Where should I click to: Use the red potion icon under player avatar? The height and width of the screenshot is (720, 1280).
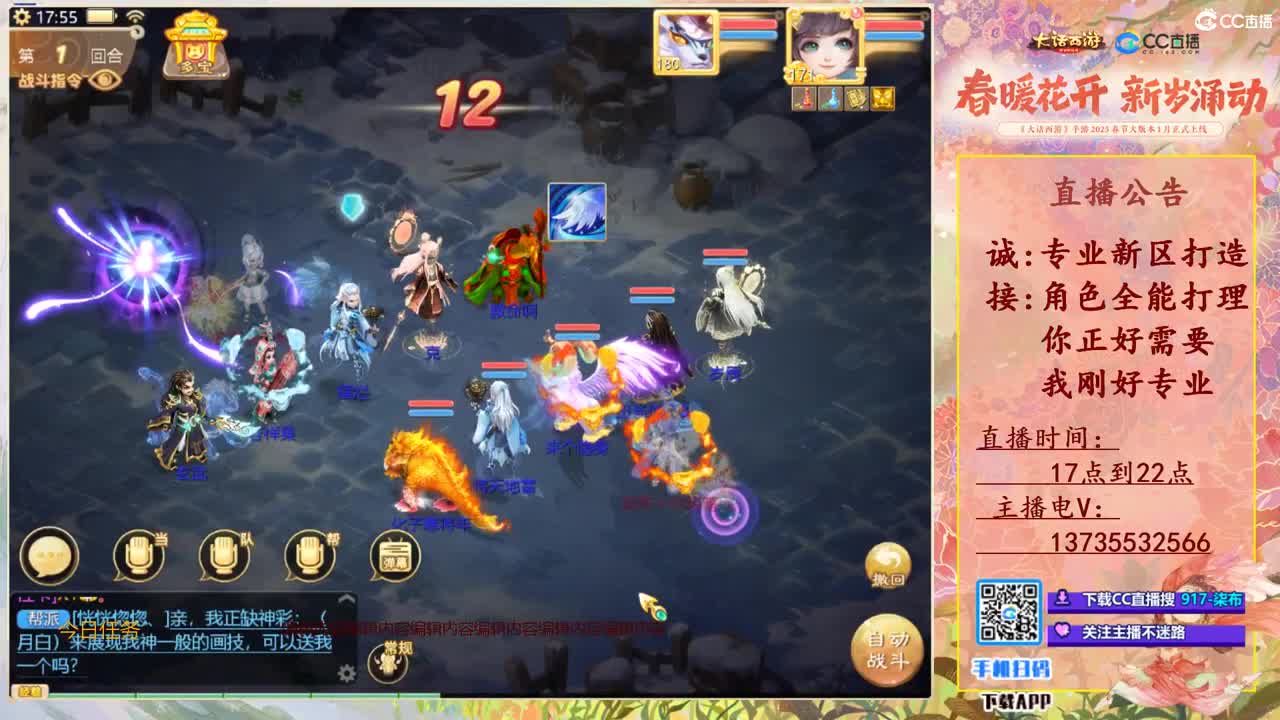tap(804, 99)
